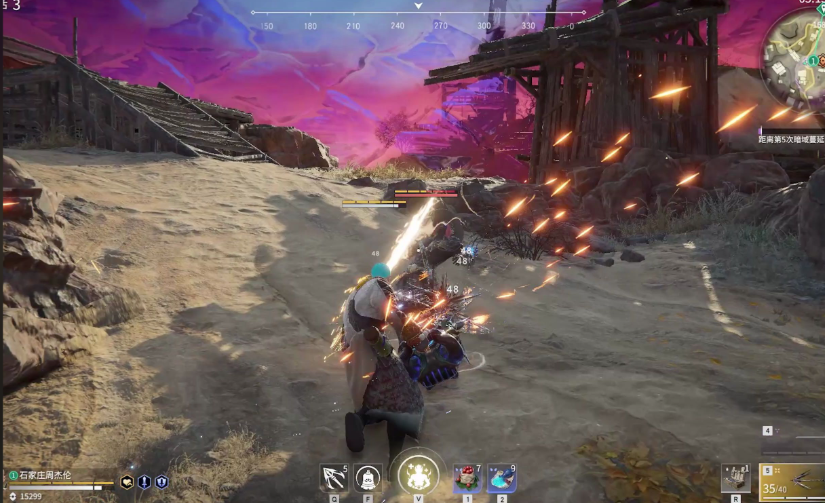Click the gold heart buff icon
825x503 pixels.
[127, 482]
